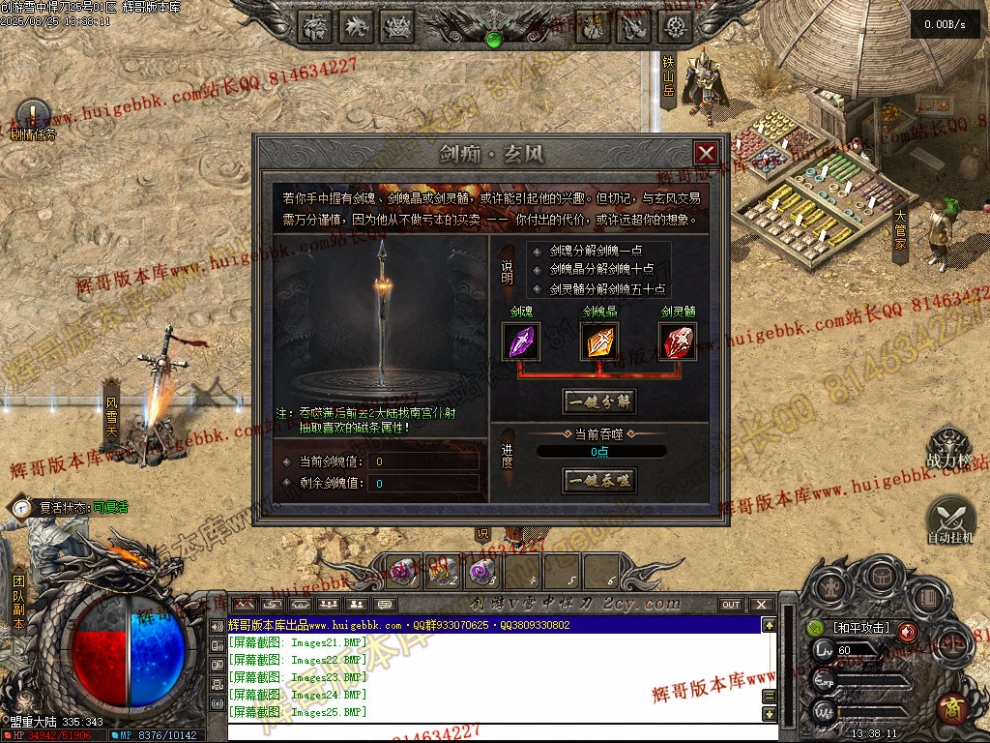Toggle 自动挂机 auto-battle
Image resolution: width=990 pixels, height=743 pixels.
[x=949, y=520]
